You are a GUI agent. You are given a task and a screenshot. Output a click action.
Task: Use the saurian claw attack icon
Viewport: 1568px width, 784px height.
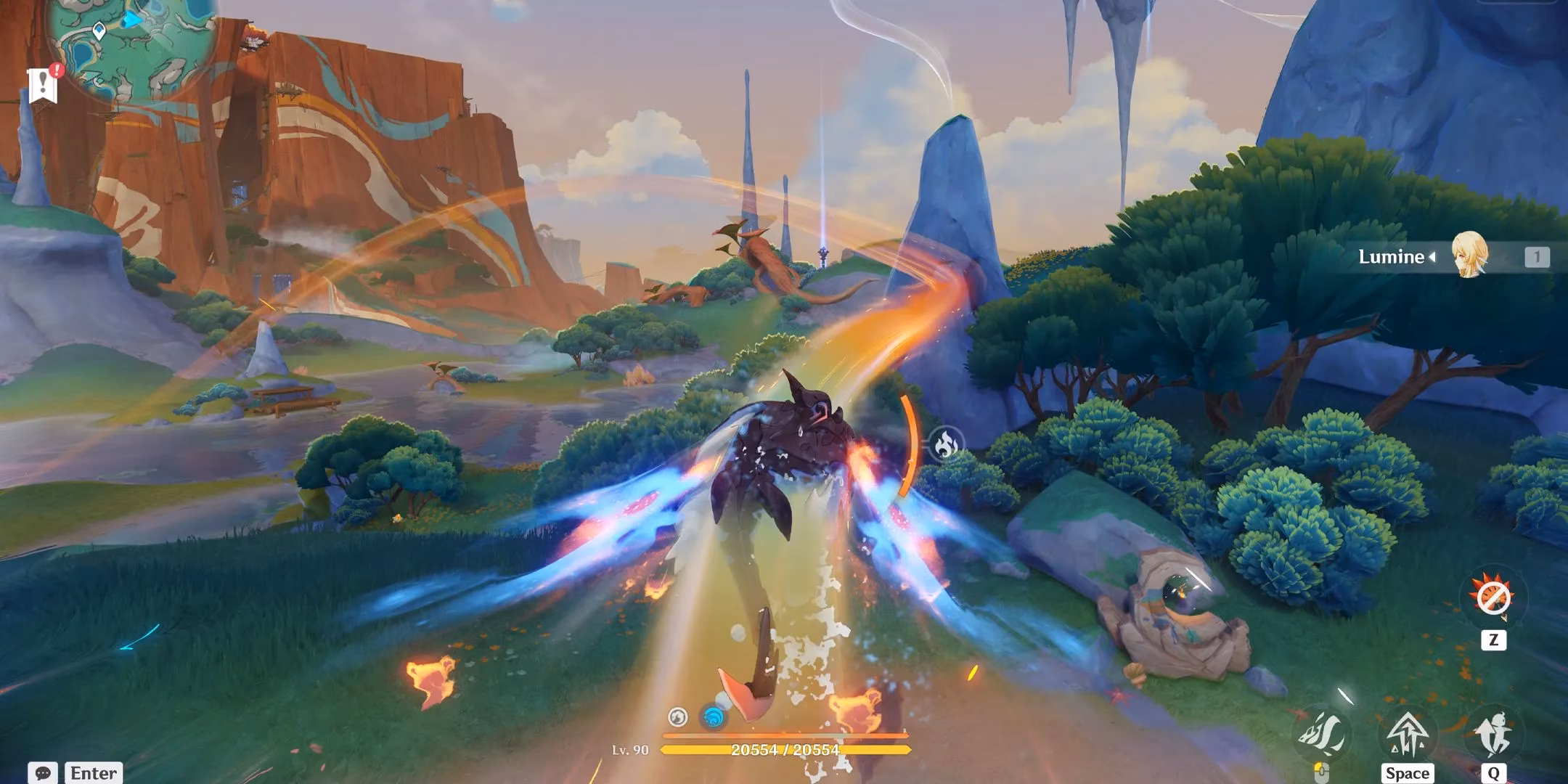click(1323, 735)
